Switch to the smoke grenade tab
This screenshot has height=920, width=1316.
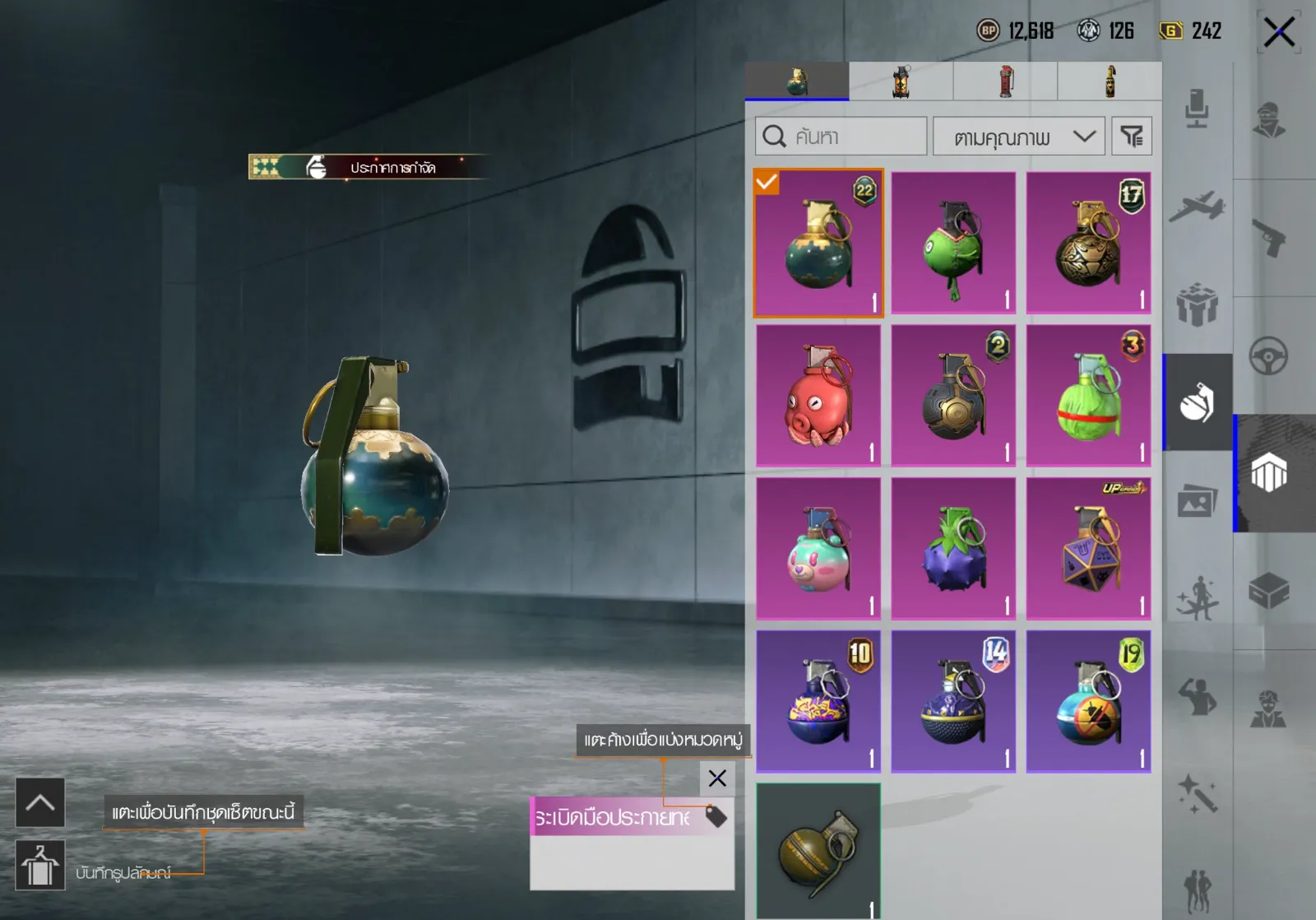(901, 82)
